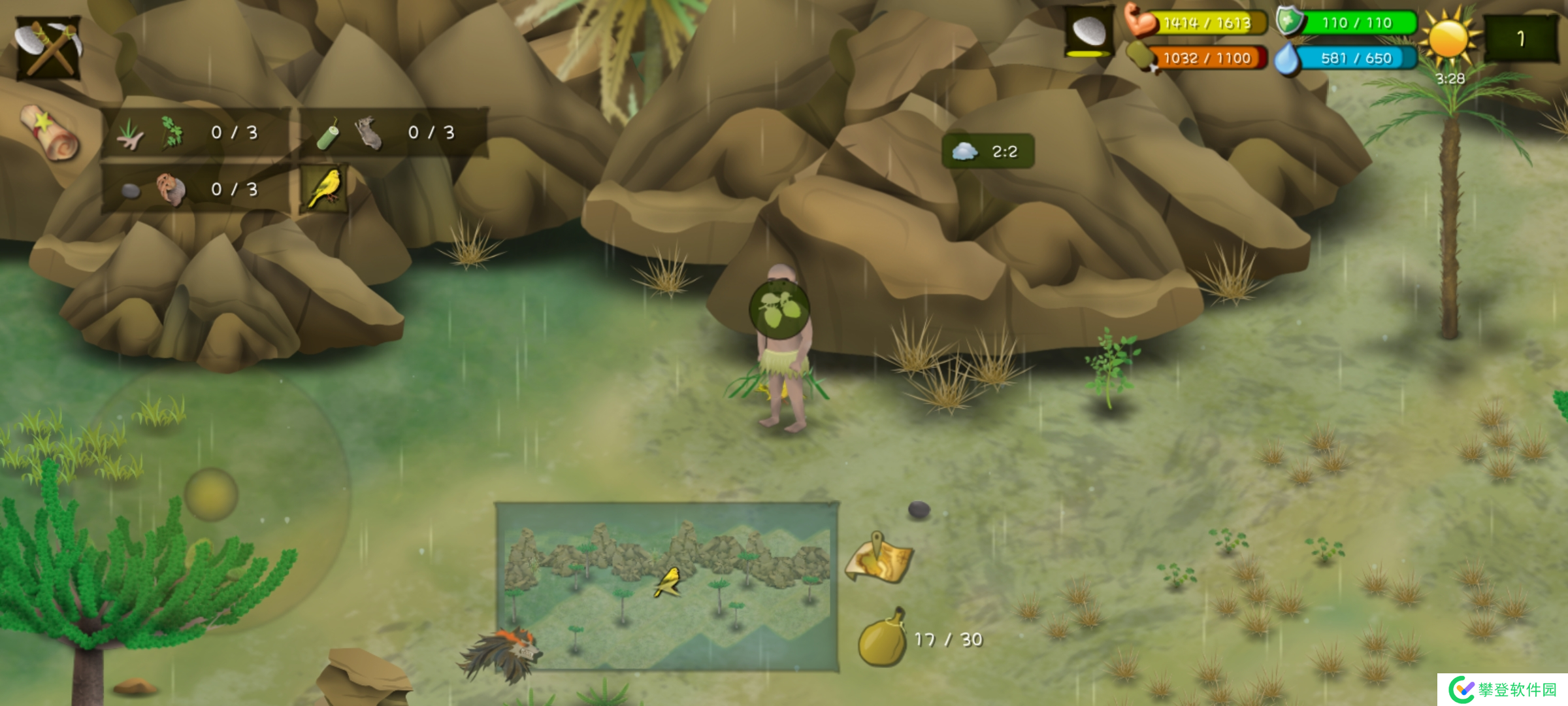Open the quest scroll with star
The width and height of the screenshot is (1568, 706).
49,133
